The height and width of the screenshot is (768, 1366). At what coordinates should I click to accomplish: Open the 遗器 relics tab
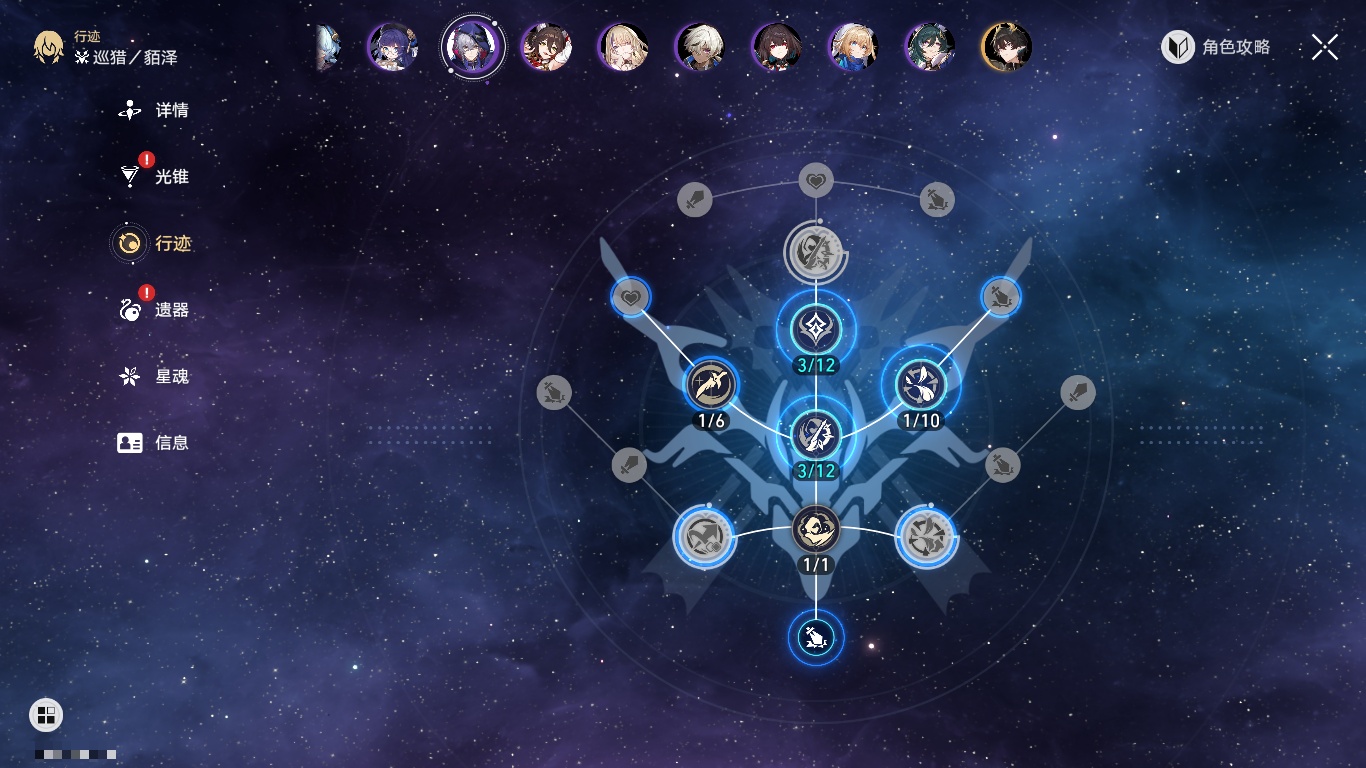155,310
